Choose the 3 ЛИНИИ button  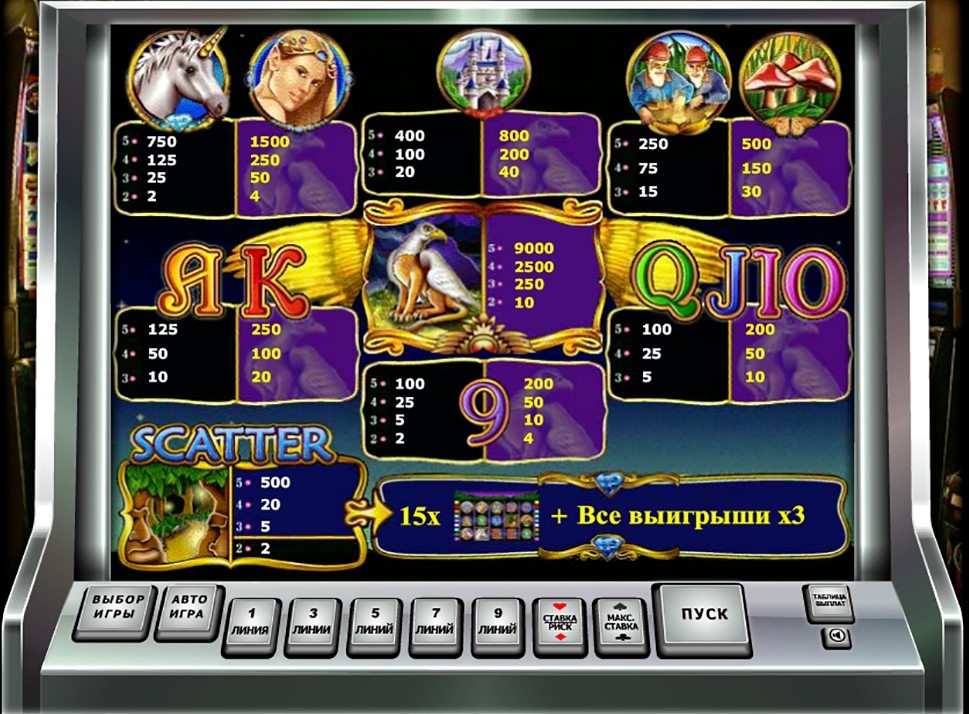click(313, 626)
